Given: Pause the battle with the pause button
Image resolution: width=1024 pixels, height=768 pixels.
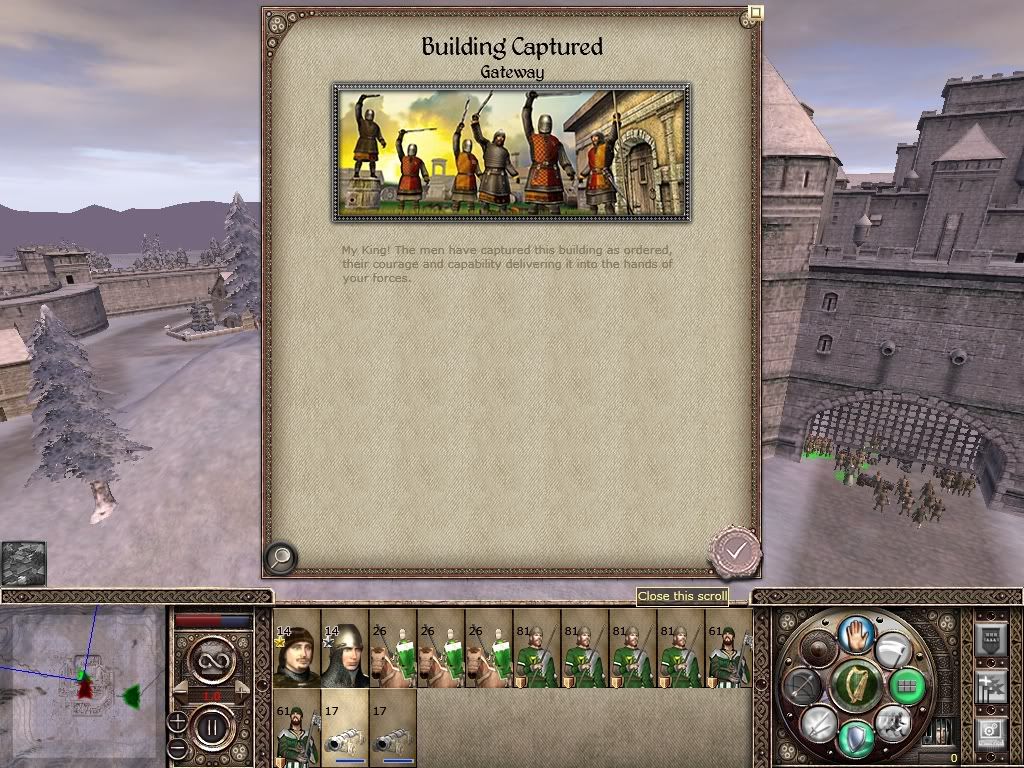Looking at the screenshot, I should tap(212, 722).
